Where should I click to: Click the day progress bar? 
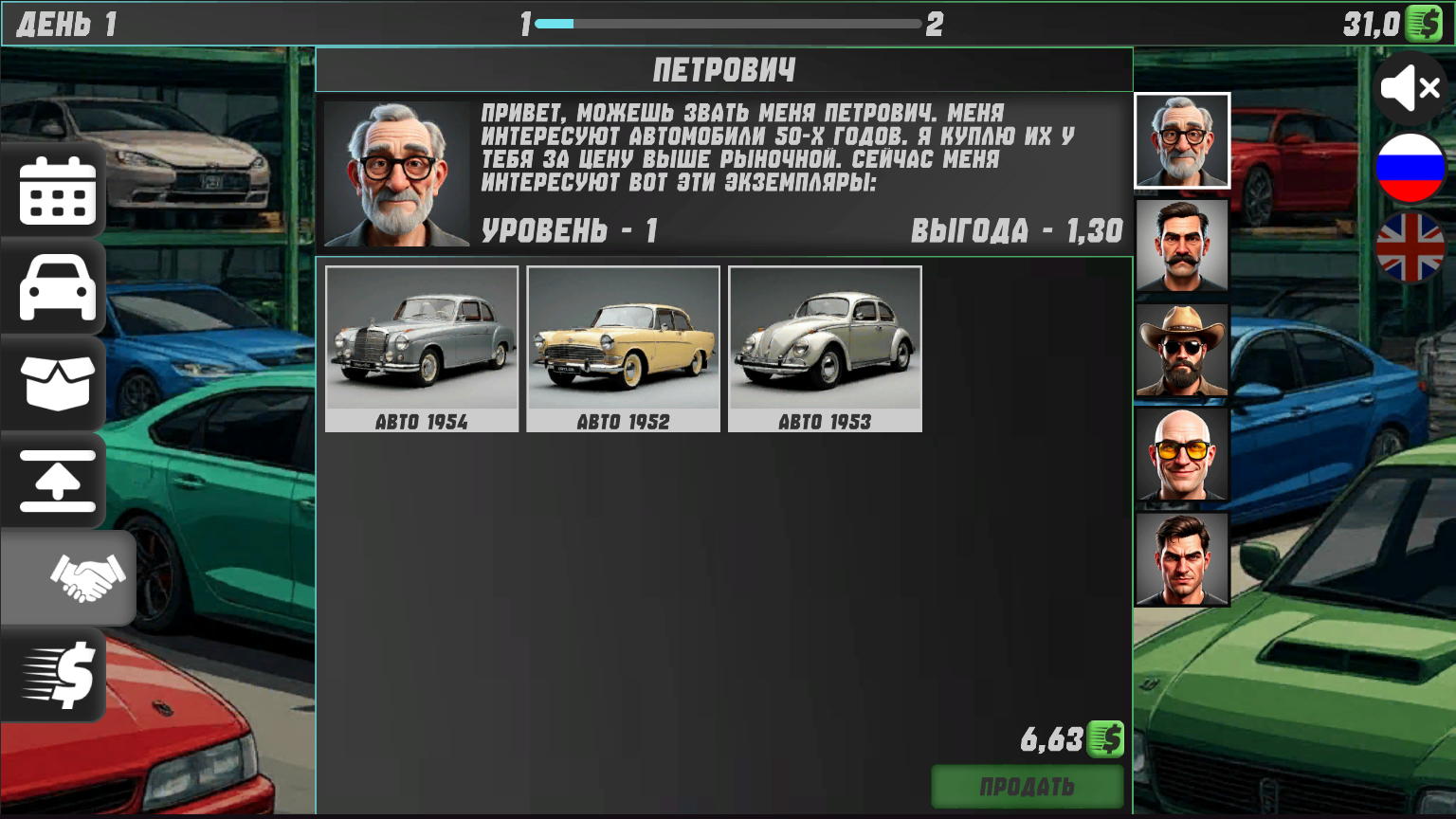tap(728, 23)
